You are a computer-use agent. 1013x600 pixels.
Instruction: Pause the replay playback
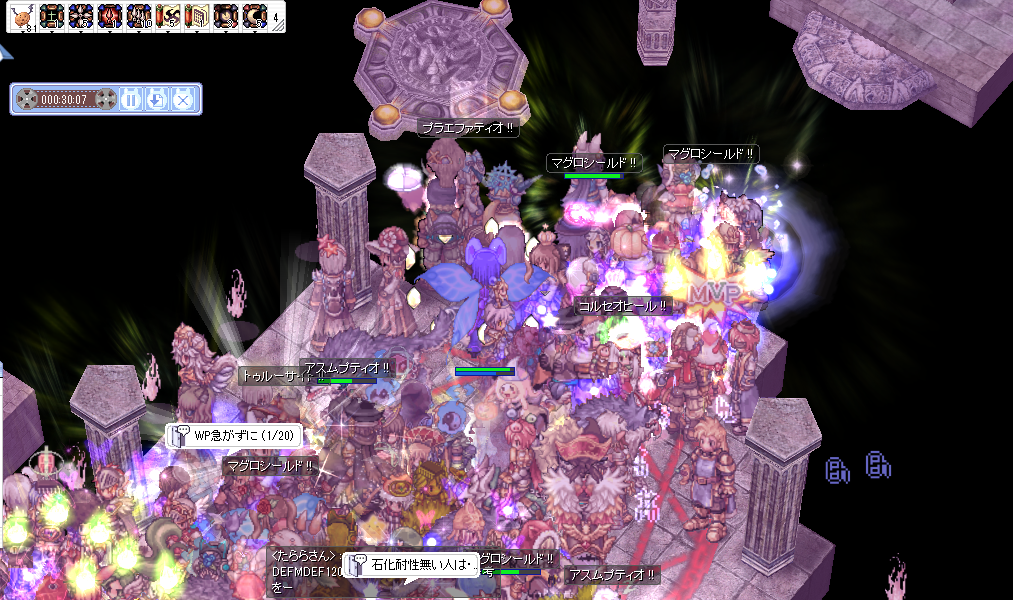(131, 99)
